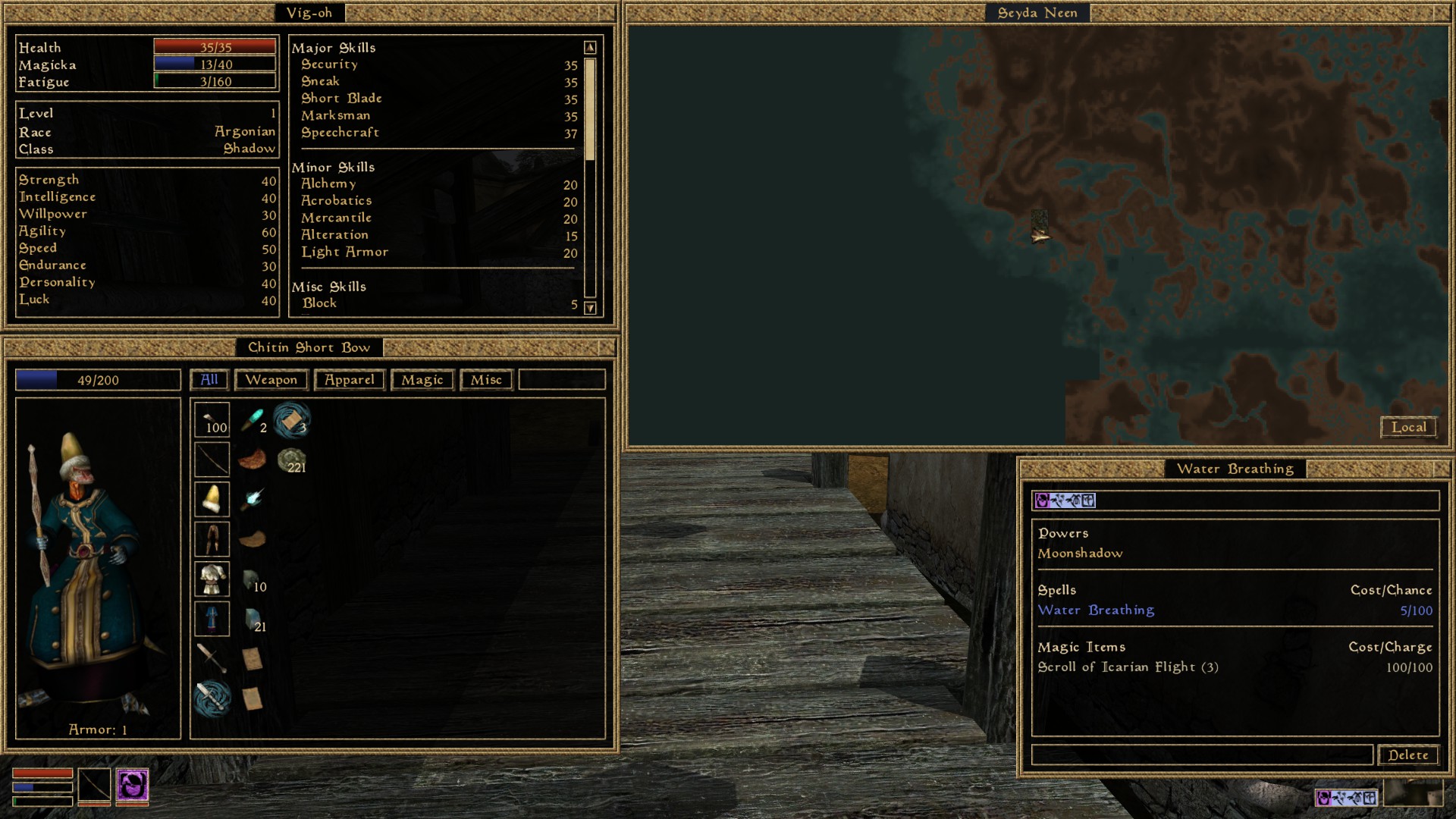1456x819 pixels.
Task: Switch to the All filter tab
Action: point(209,379)
